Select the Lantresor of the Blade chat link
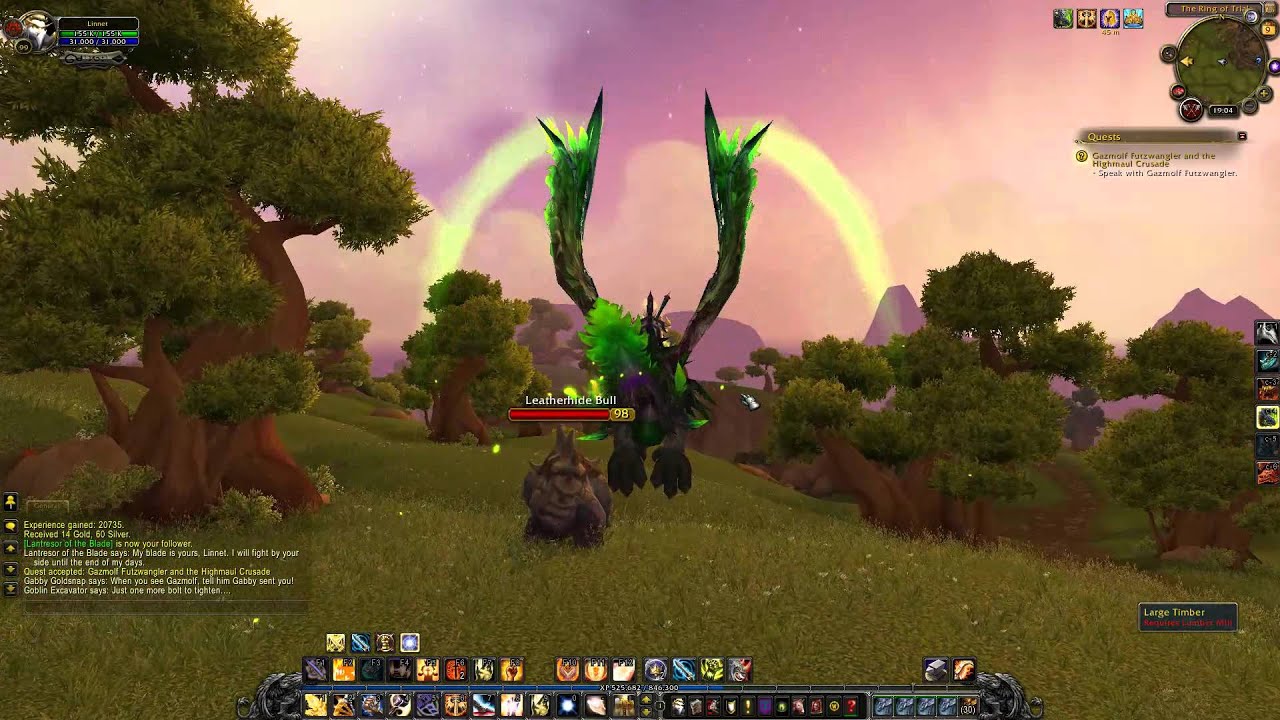This screenshot has height=720, width=1280. (69, 544)
